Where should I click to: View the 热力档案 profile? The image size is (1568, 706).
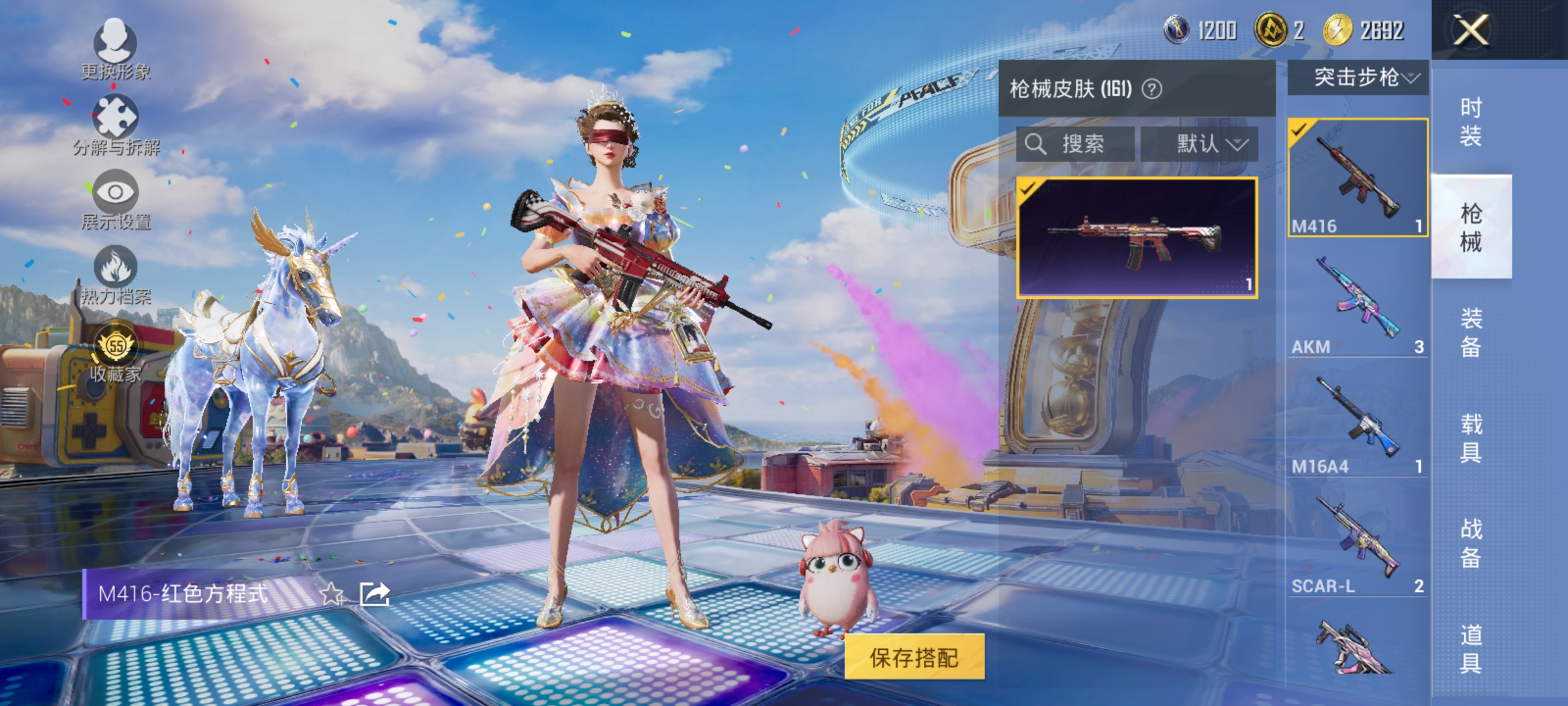(114, 278)
